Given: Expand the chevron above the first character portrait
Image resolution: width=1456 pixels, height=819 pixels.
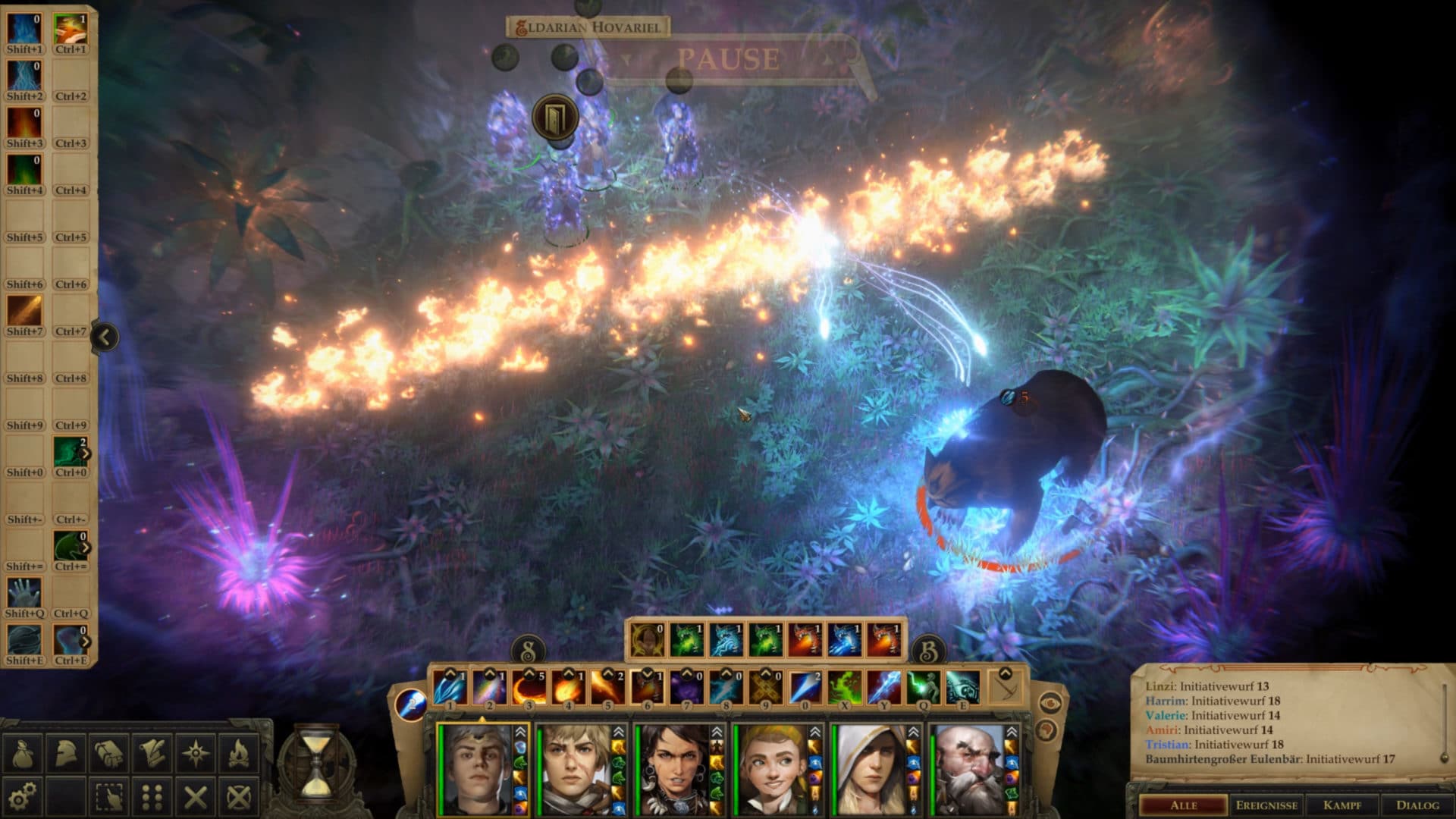Looking at the screenshot, I should coord(519,730).
